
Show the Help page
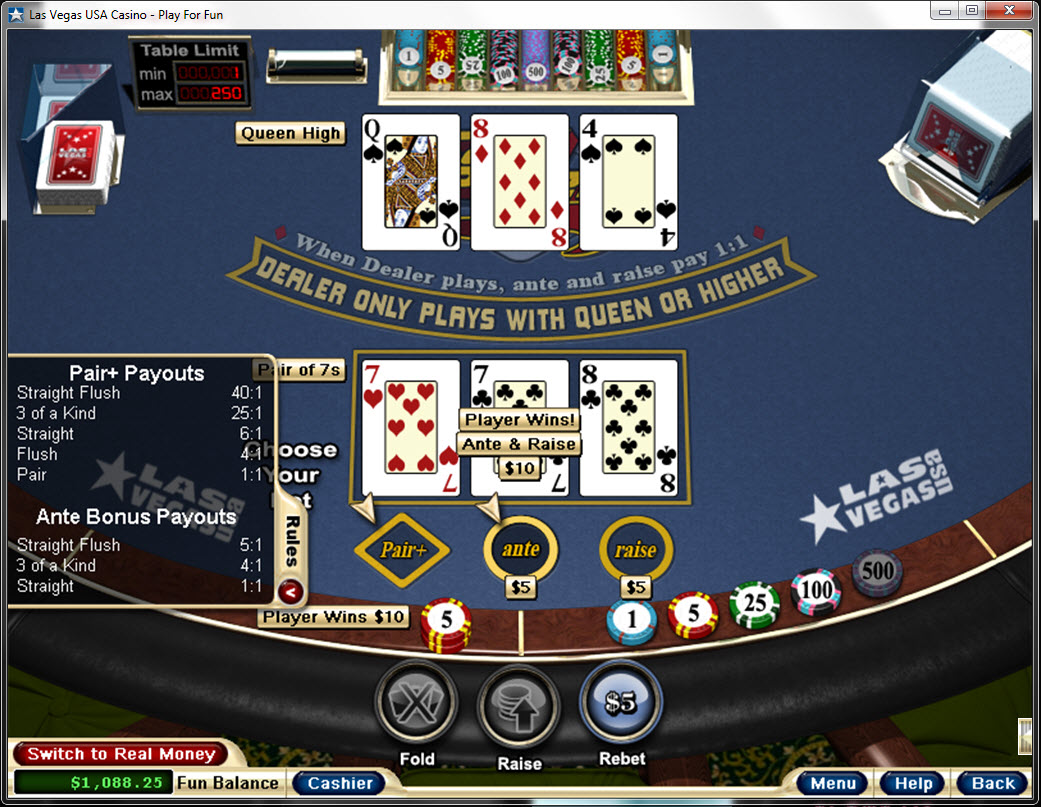pyautogui.click(x=913, y=783)
